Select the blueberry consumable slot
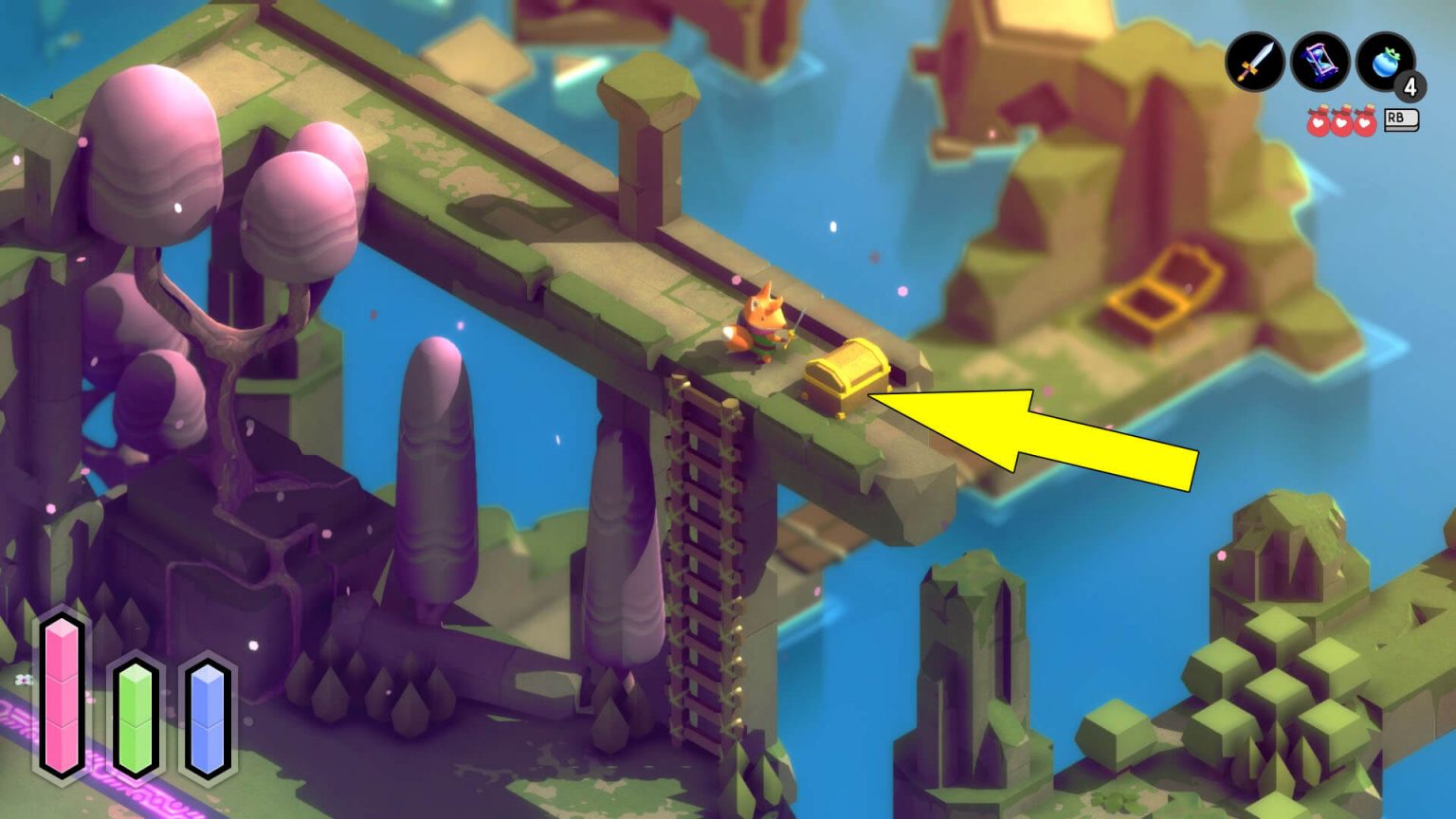The height and width of the screenshot is (819, 1456). click(x=1382, y=60)
